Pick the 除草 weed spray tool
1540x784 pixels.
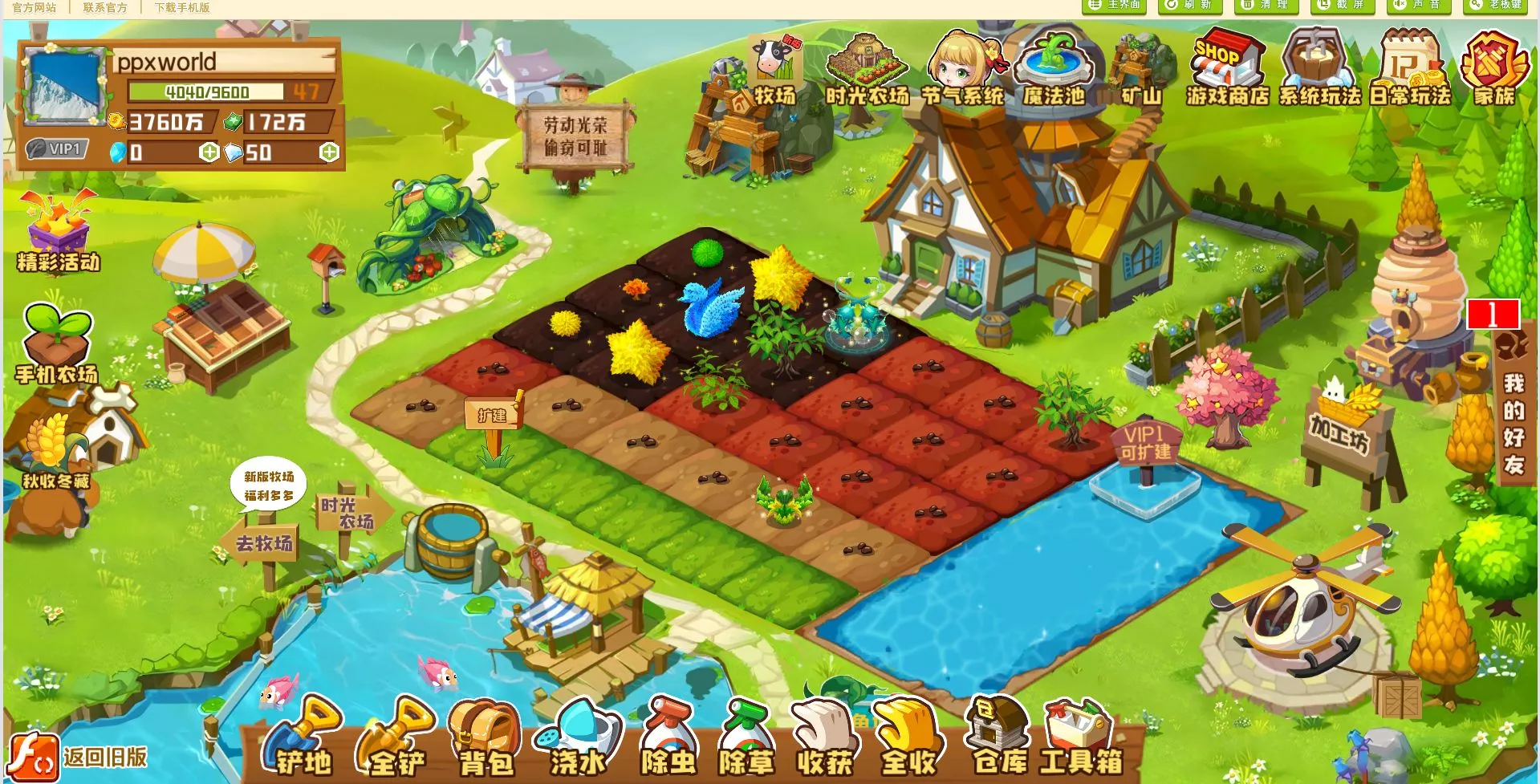[x=746, y=738]
